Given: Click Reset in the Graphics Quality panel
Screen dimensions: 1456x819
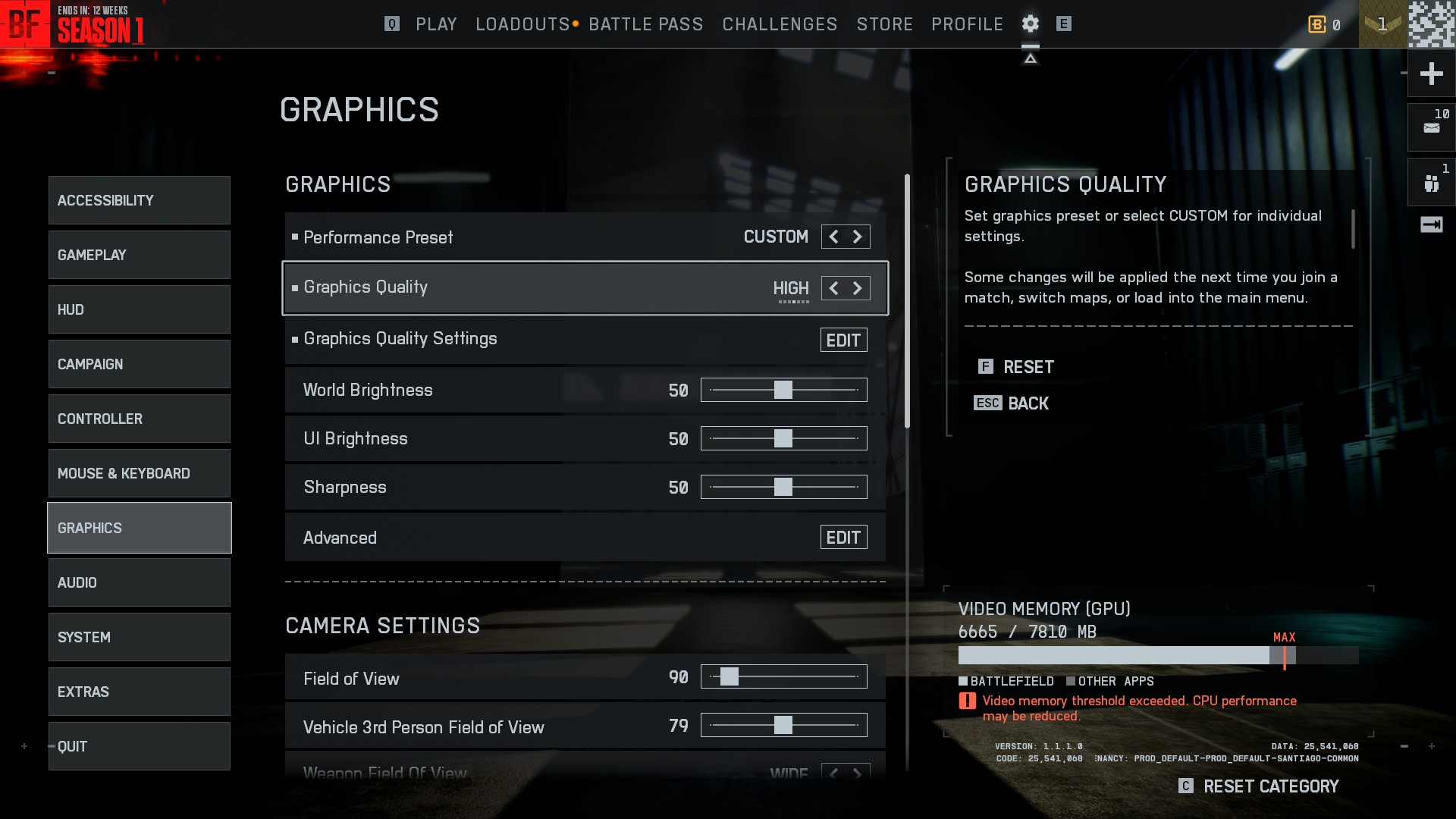Looking at the screenshot, I should [1028, 367].
